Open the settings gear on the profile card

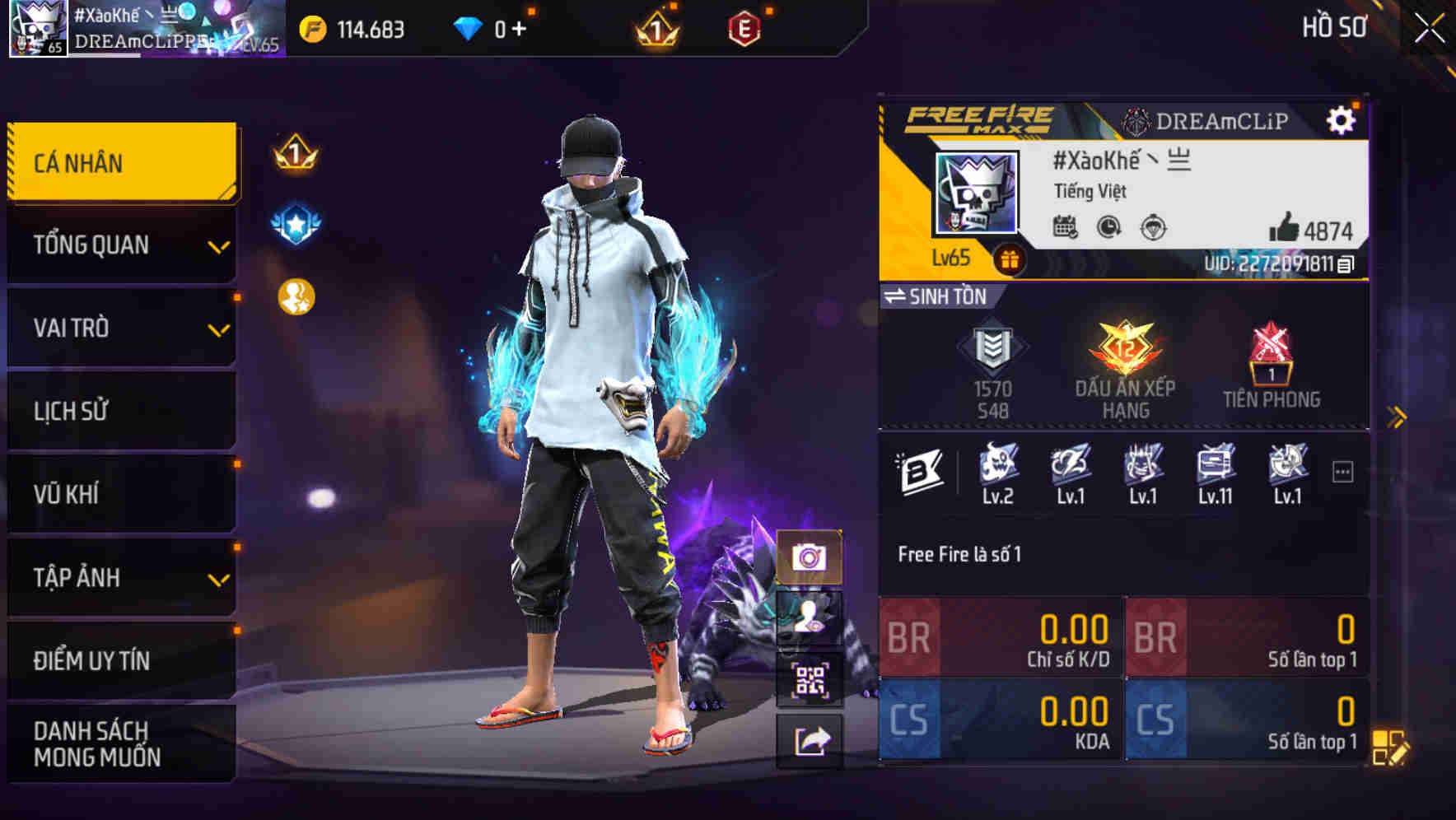[1343, 119]
